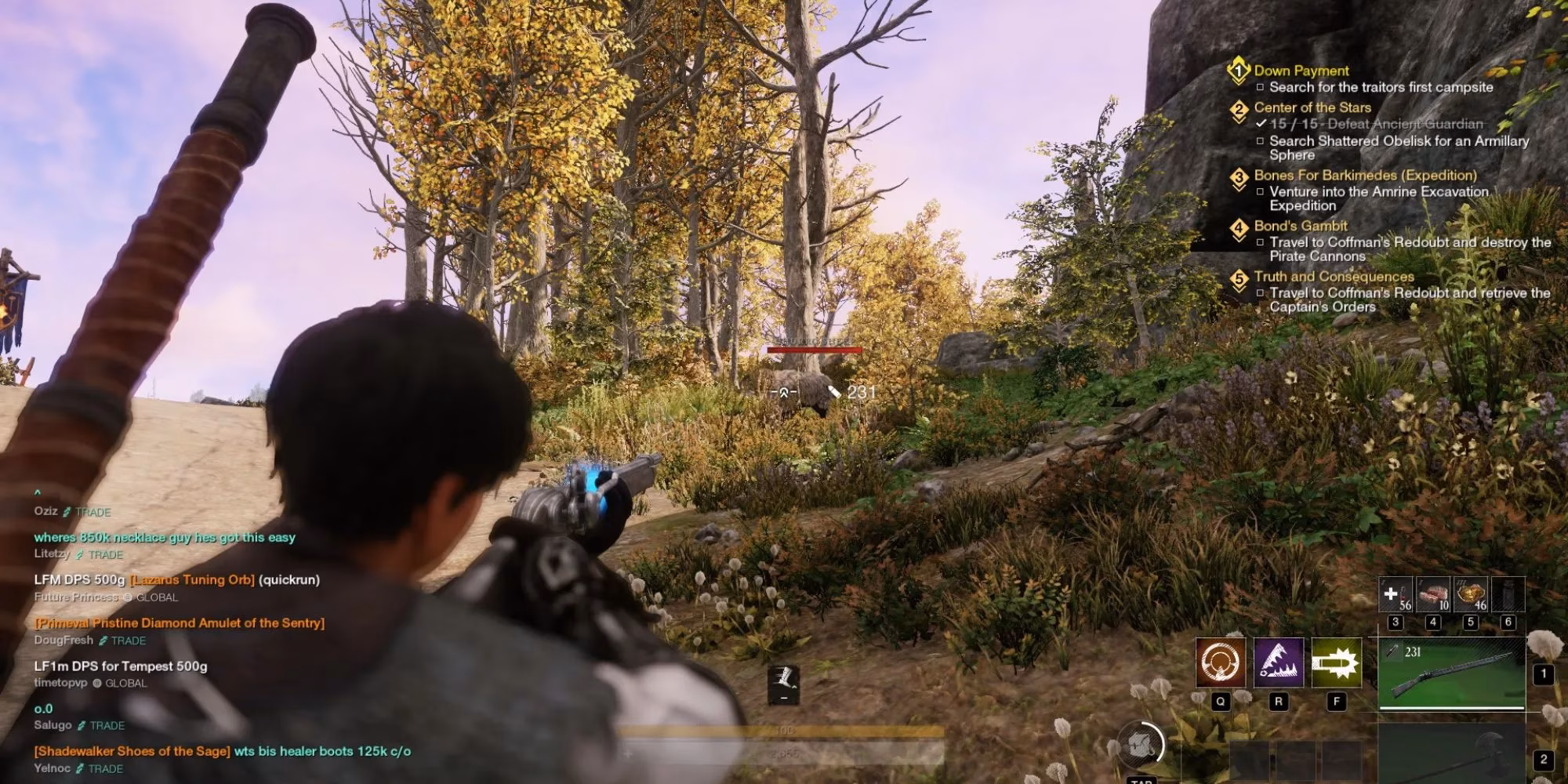Select the Truth and Consequences quest

(1333, 276)
